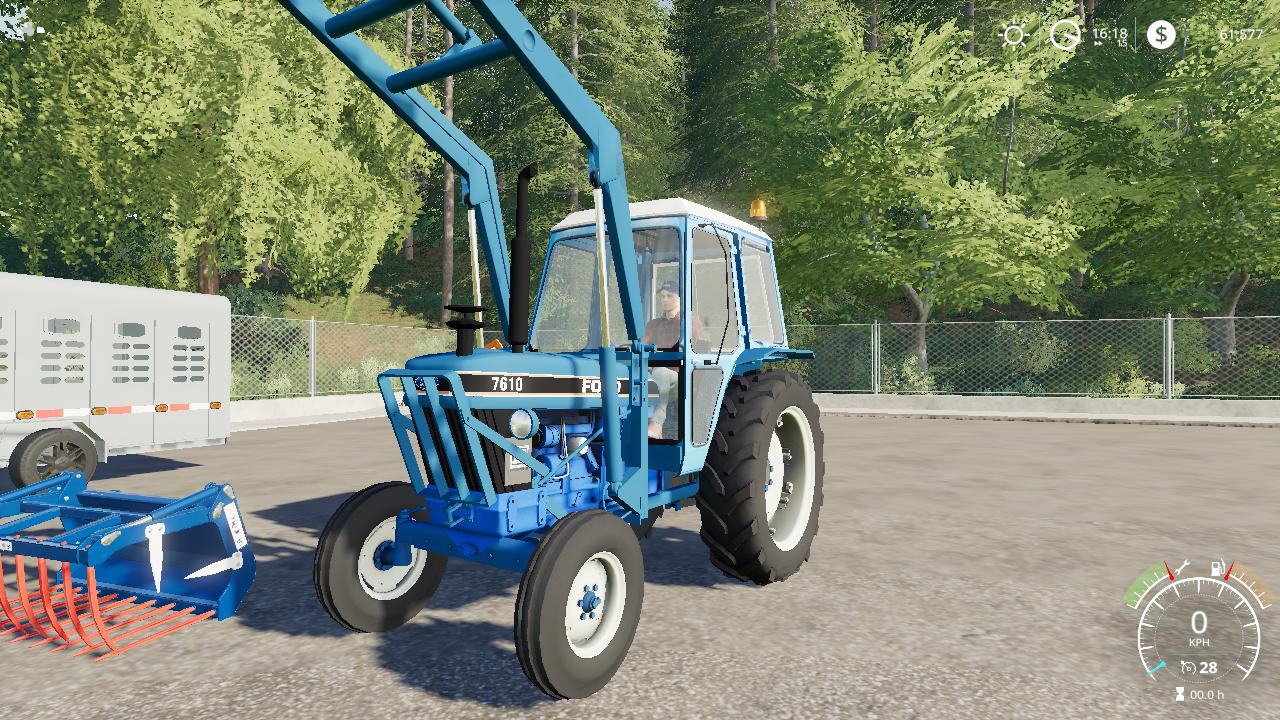
Task: Click the sun weather icon
Action: coord(1015,34)
